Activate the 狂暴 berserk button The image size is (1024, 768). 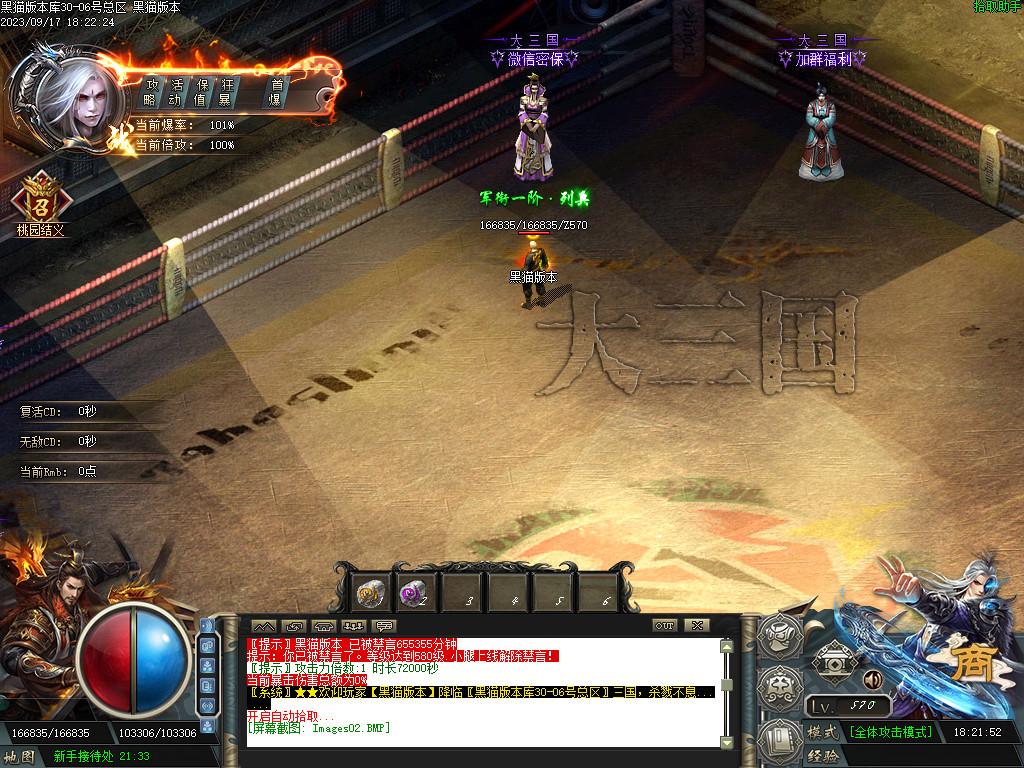click(x=226, y=91)
